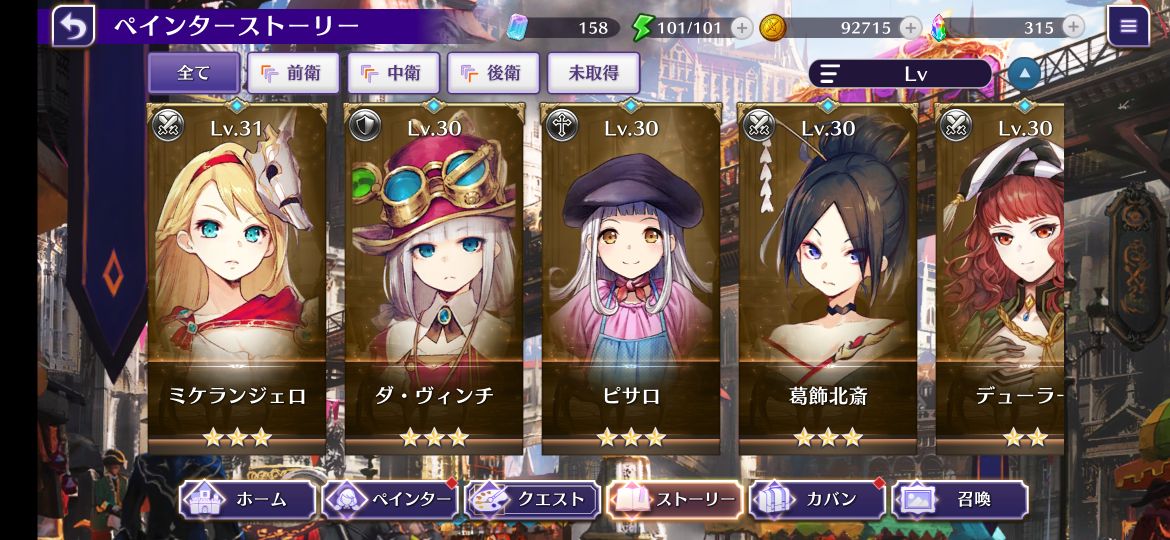Go to the 召喚 summon screen
Viewport: 1170px width, 540px height.
[x=960, y=499]
